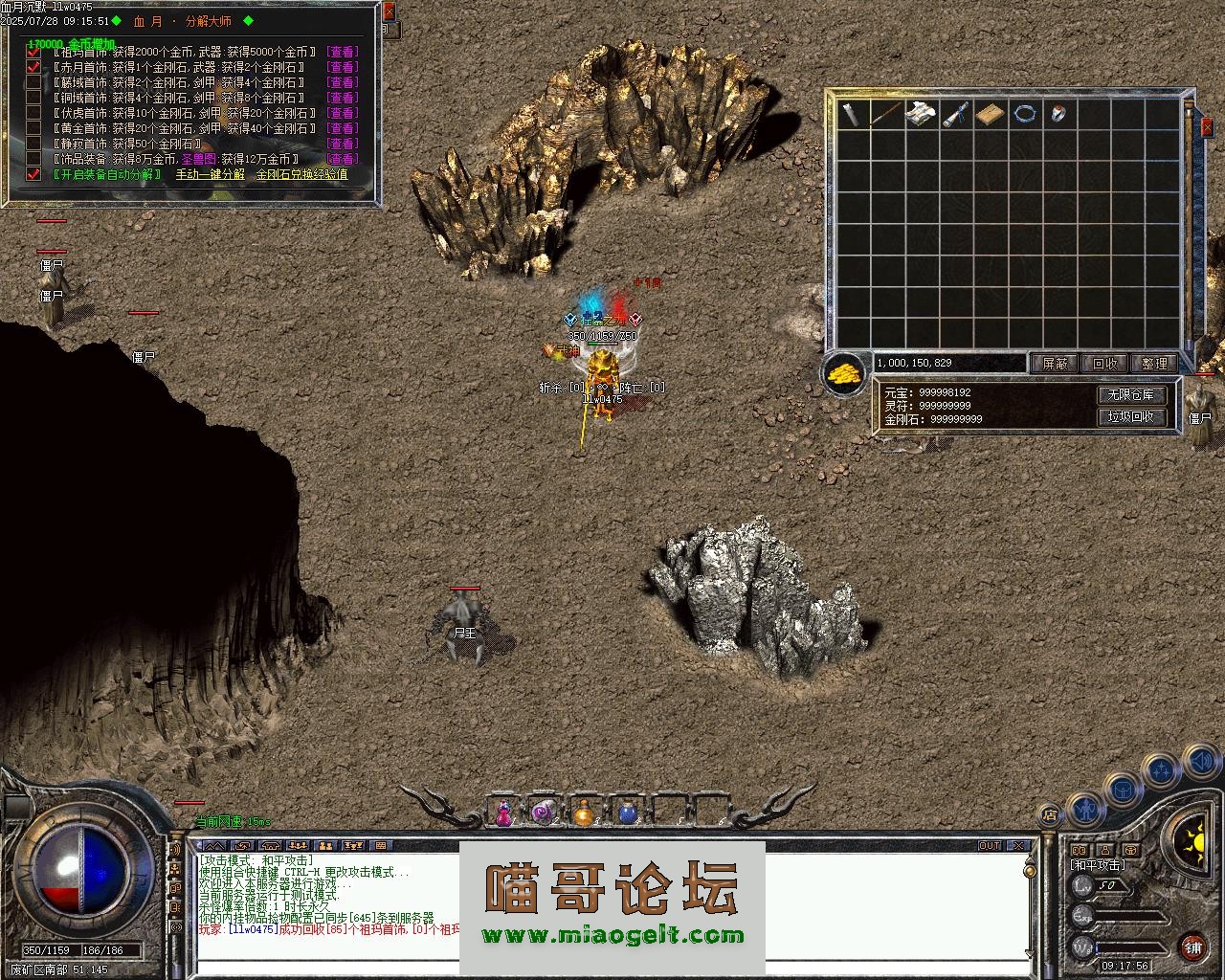Sort the bag with 整理 button
Image resolution: width=1225 pixels, height=980 pixels.
[x=1154, y=364]
